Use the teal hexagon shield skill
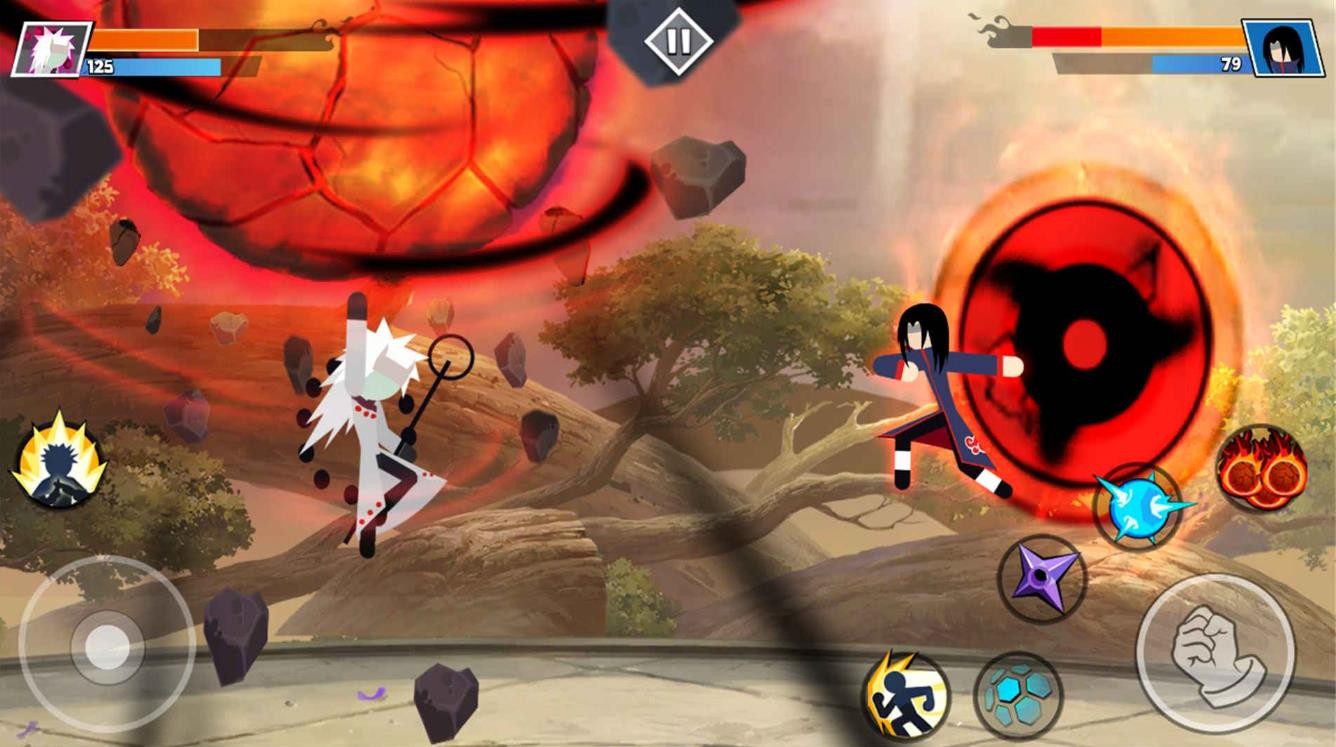Viewport: 1336px width, 747px height. click(x=1018, y=695)
